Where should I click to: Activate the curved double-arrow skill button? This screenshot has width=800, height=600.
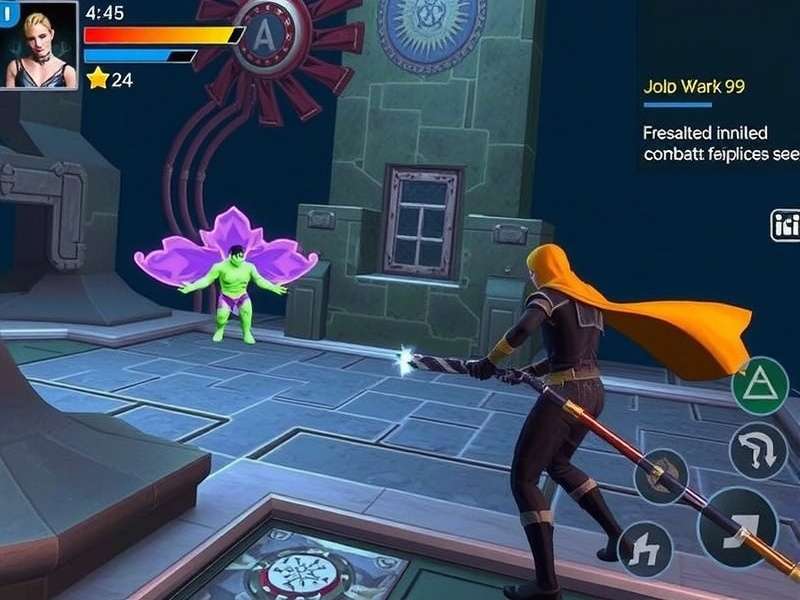[x=757, y=451]
